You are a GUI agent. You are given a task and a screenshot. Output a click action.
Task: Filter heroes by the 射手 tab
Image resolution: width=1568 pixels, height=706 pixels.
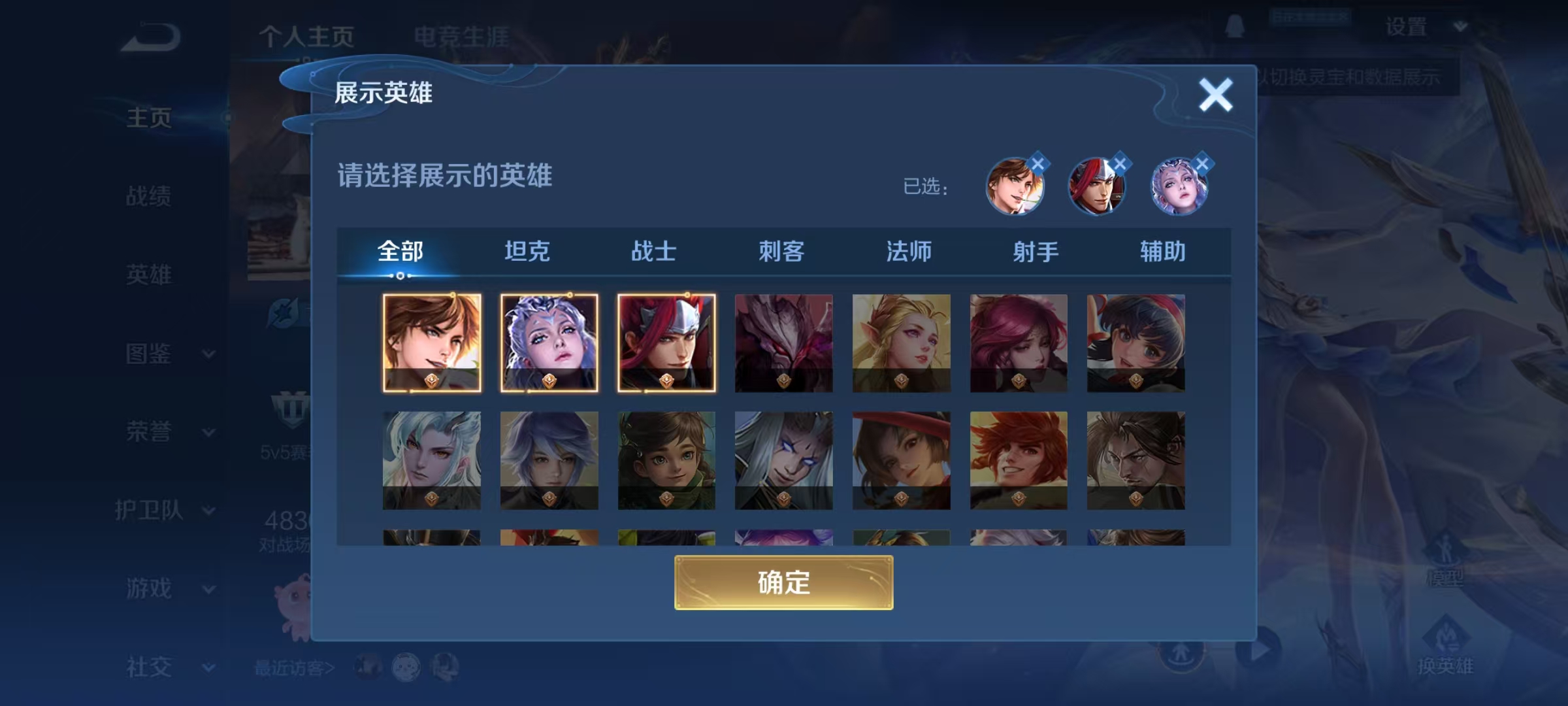(1036, 250)
